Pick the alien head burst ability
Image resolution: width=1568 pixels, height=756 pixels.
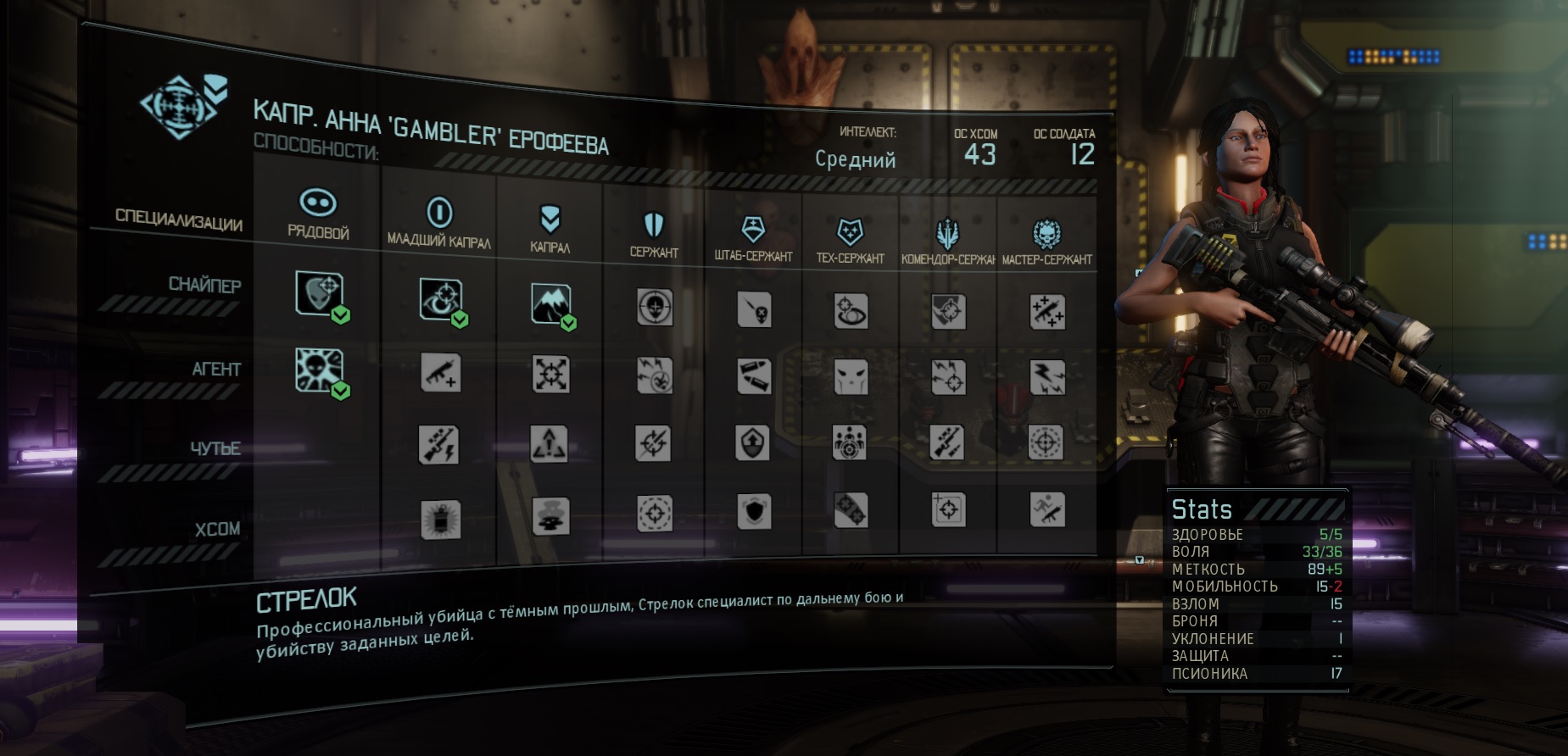tap(319, 370)
